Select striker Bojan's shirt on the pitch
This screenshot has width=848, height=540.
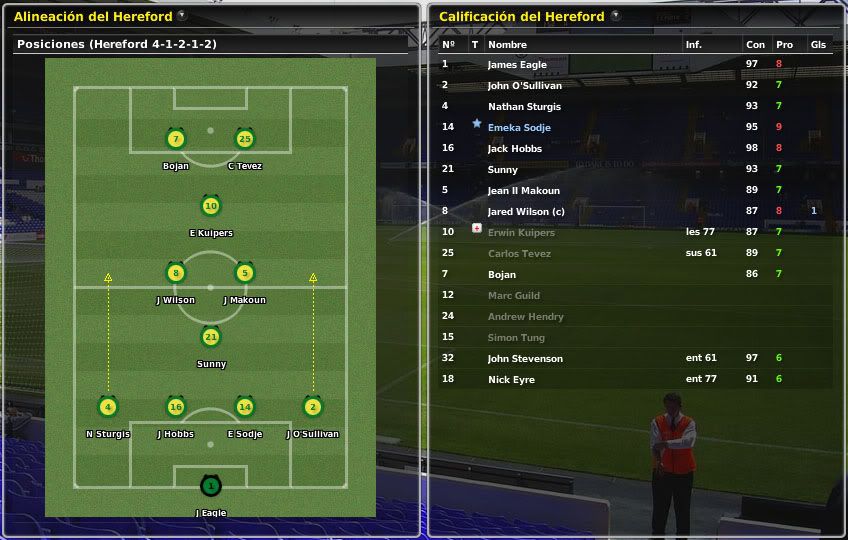click(176, 139)
